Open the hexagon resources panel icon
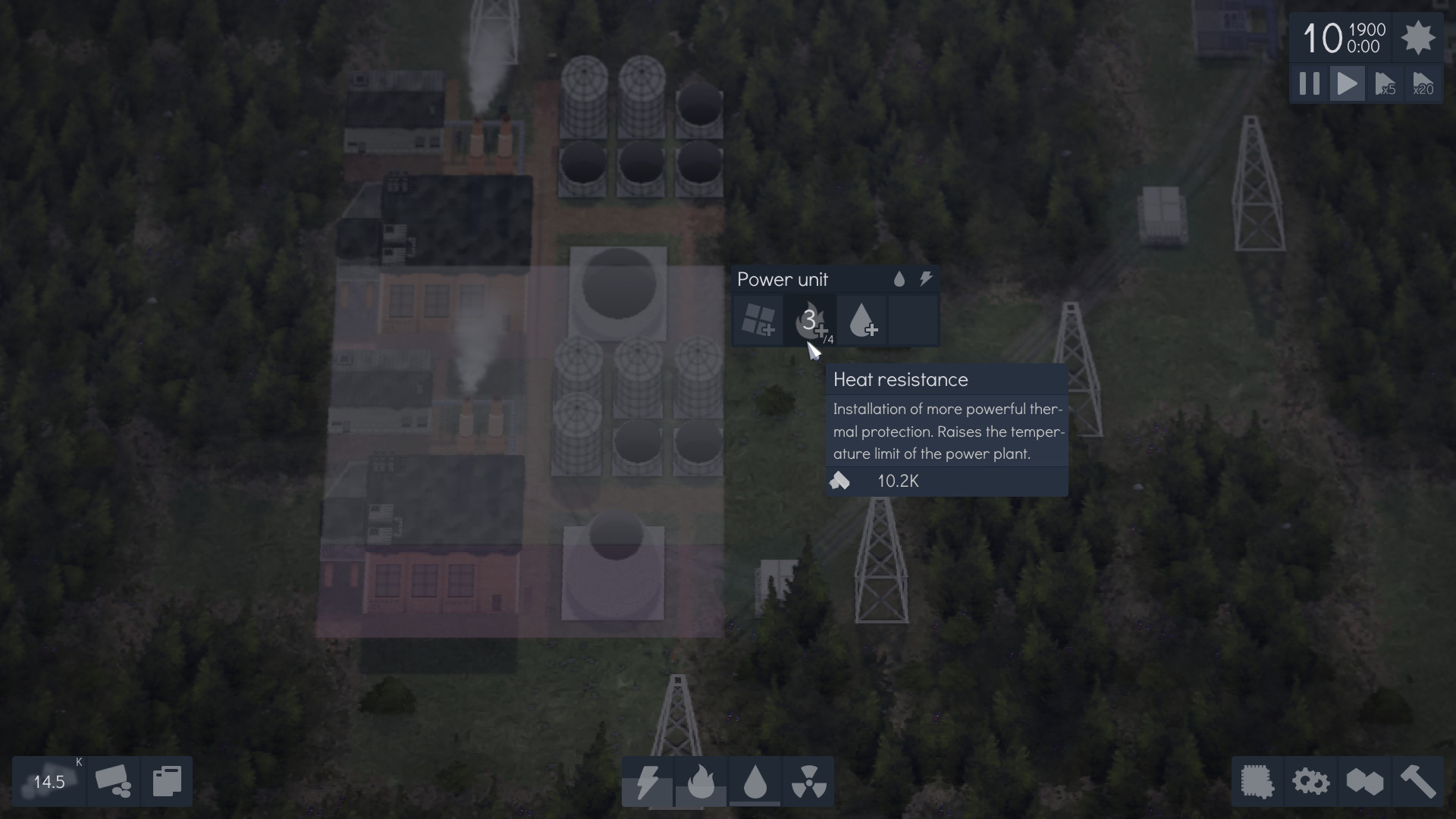This screenshot has height=819, width=1456. click(1365, 782)
